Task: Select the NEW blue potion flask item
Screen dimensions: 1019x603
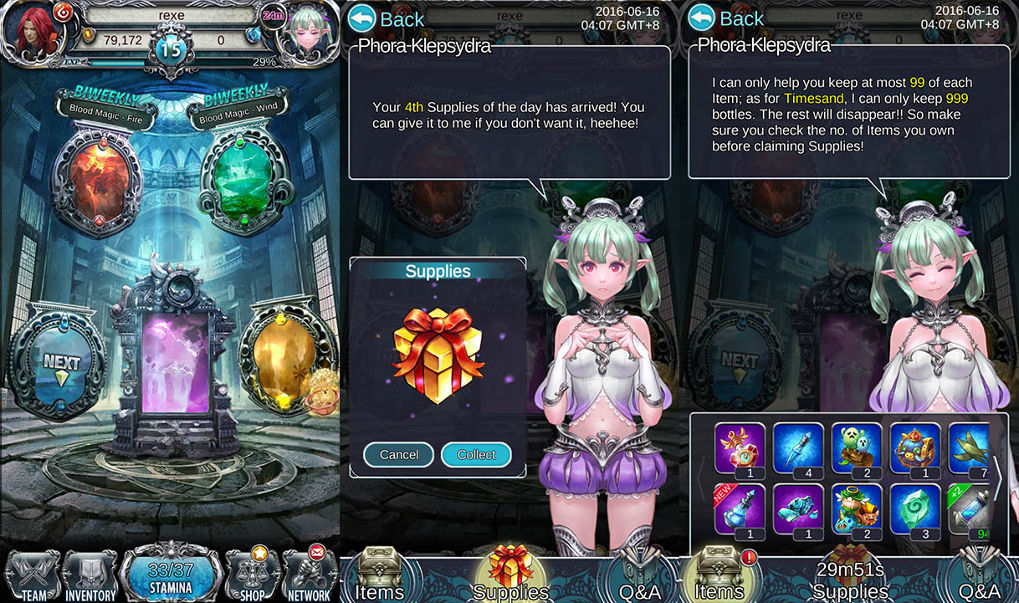Action: click(741, 509)
